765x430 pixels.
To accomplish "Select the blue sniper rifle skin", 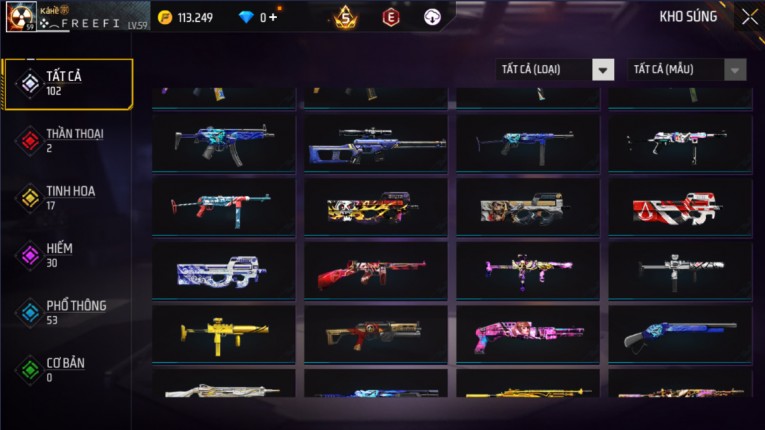I will 376,143.
